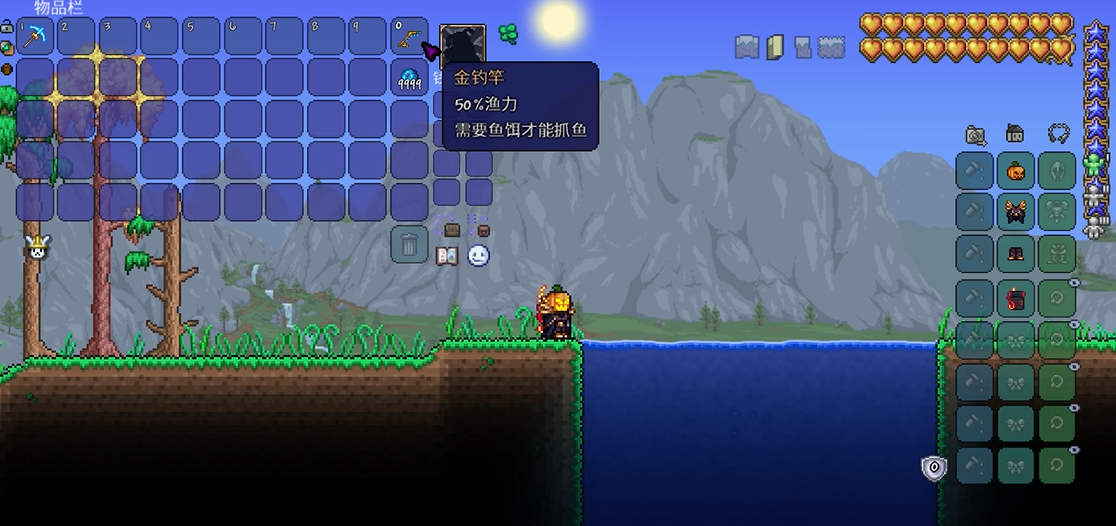The width and height of the screenshot is (1116, 526).
Task: Open the bestiary book icon
Action: click(x=447, y=255)
